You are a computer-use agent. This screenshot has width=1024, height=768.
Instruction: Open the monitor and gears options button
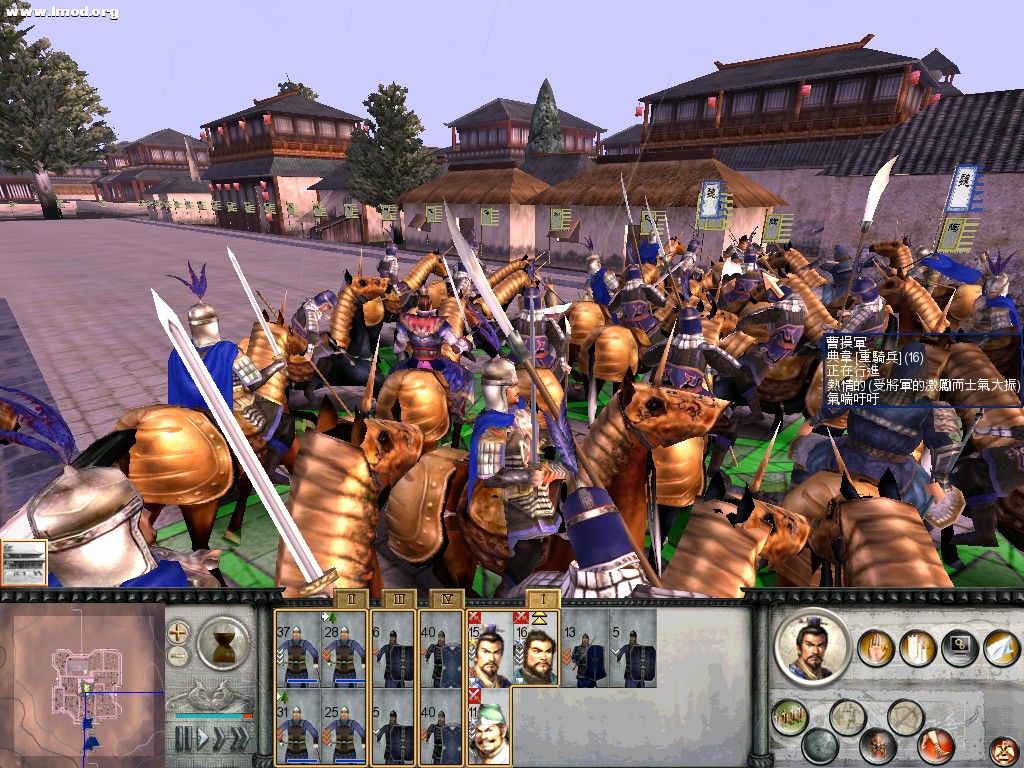coord(960,648)
